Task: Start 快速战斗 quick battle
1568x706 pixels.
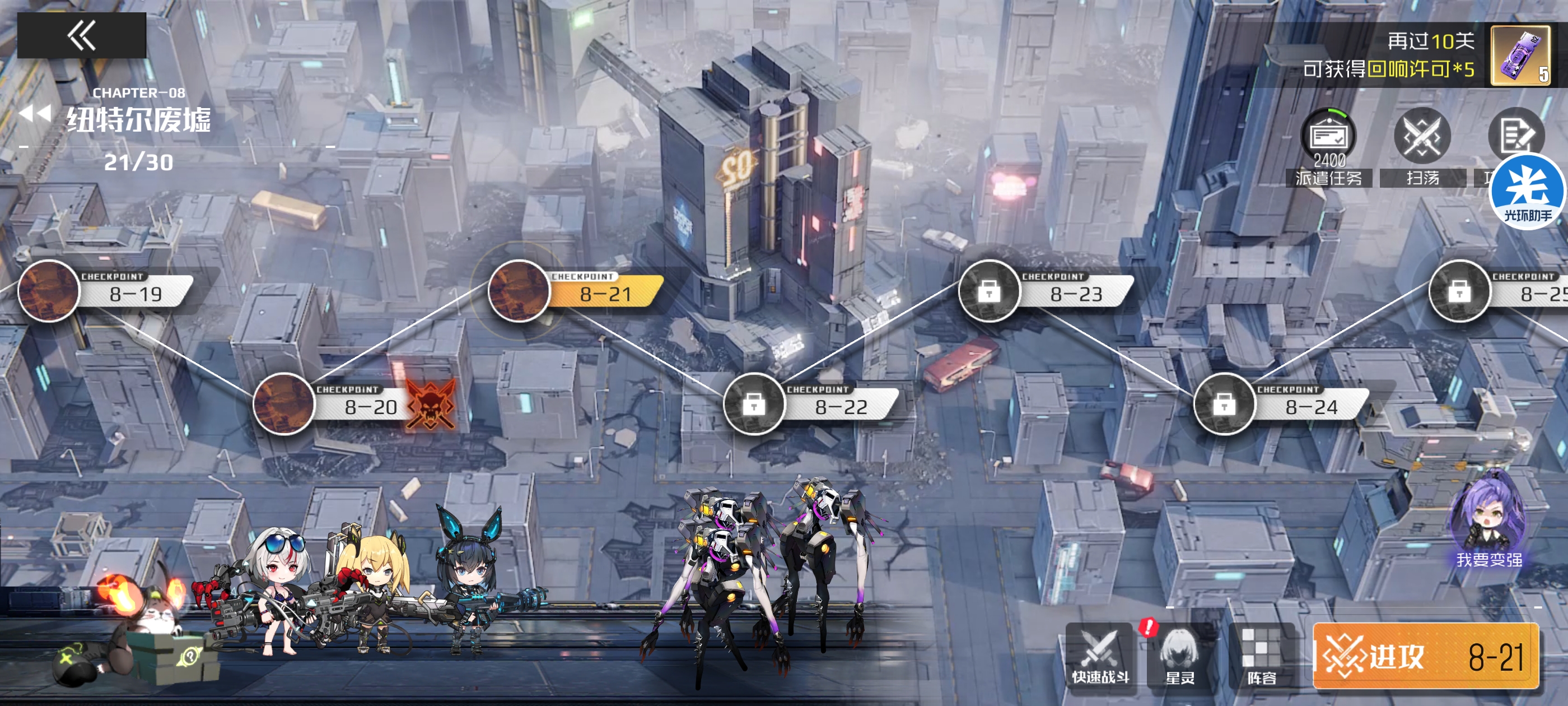Action: (x=1100, y=656)
